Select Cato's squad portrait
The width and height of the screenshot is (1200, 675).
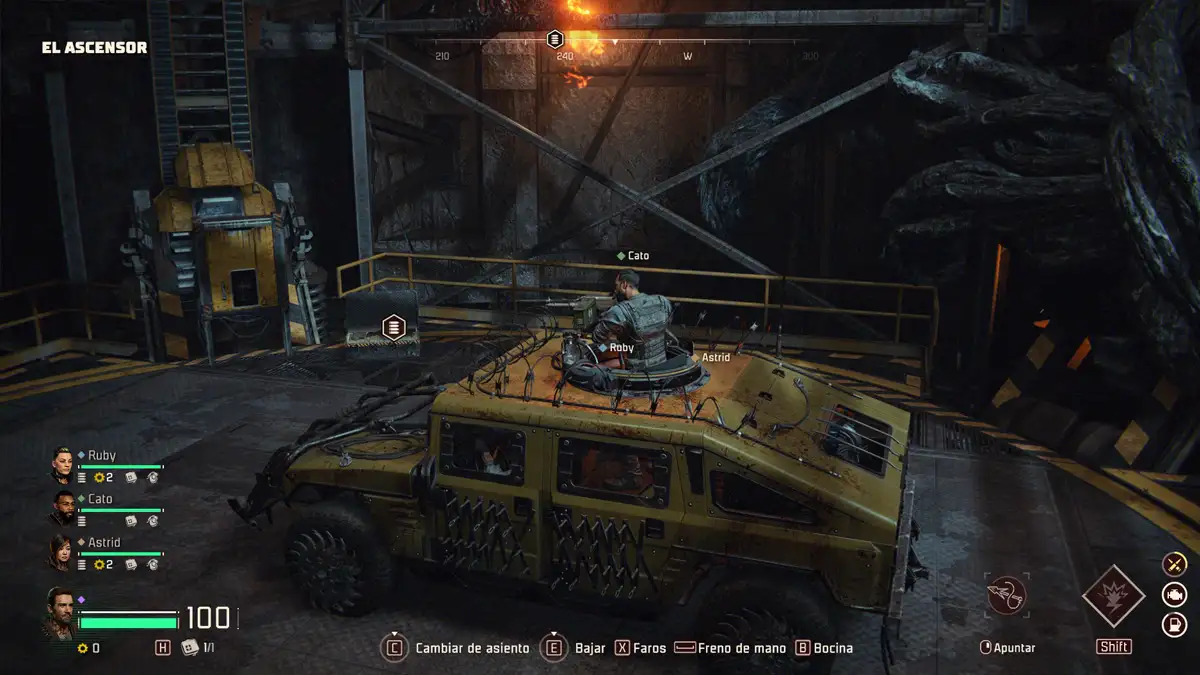pyautogui.click(x=63, y=508)
